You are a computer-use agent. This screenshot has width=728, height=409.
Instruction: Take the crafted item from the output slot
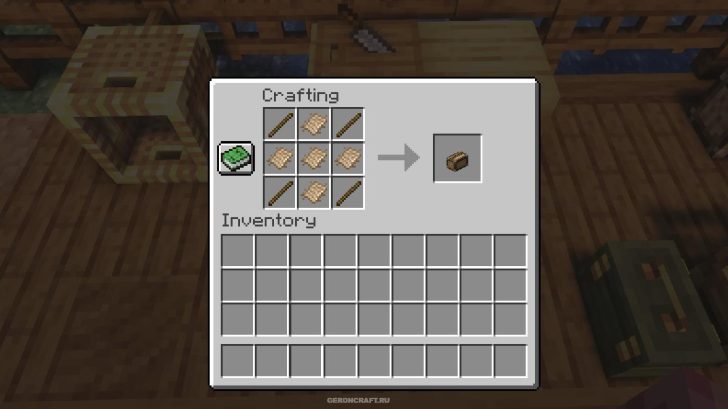coord(457,158)
